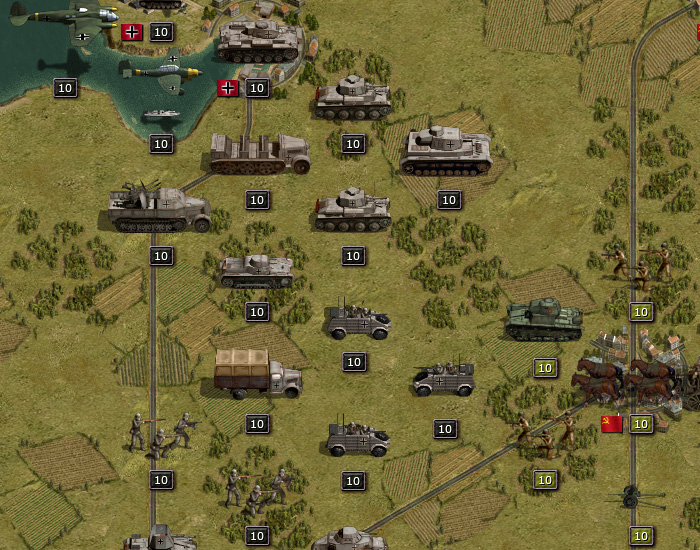Viewport: 700px width, 550px height.
Task: Select the unarmed German half-track tractor
Action: click(x=259, y=153)
